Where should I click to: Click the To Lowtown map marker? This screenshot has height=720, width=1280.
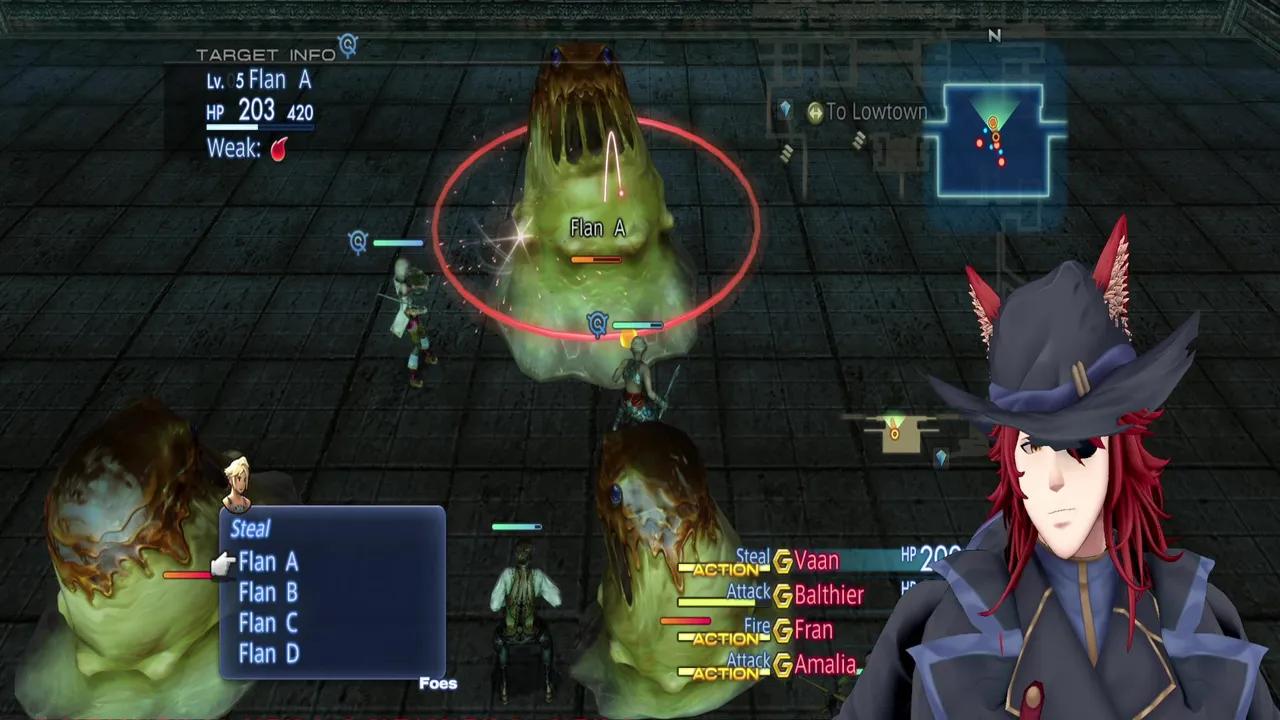click(866, 112)
